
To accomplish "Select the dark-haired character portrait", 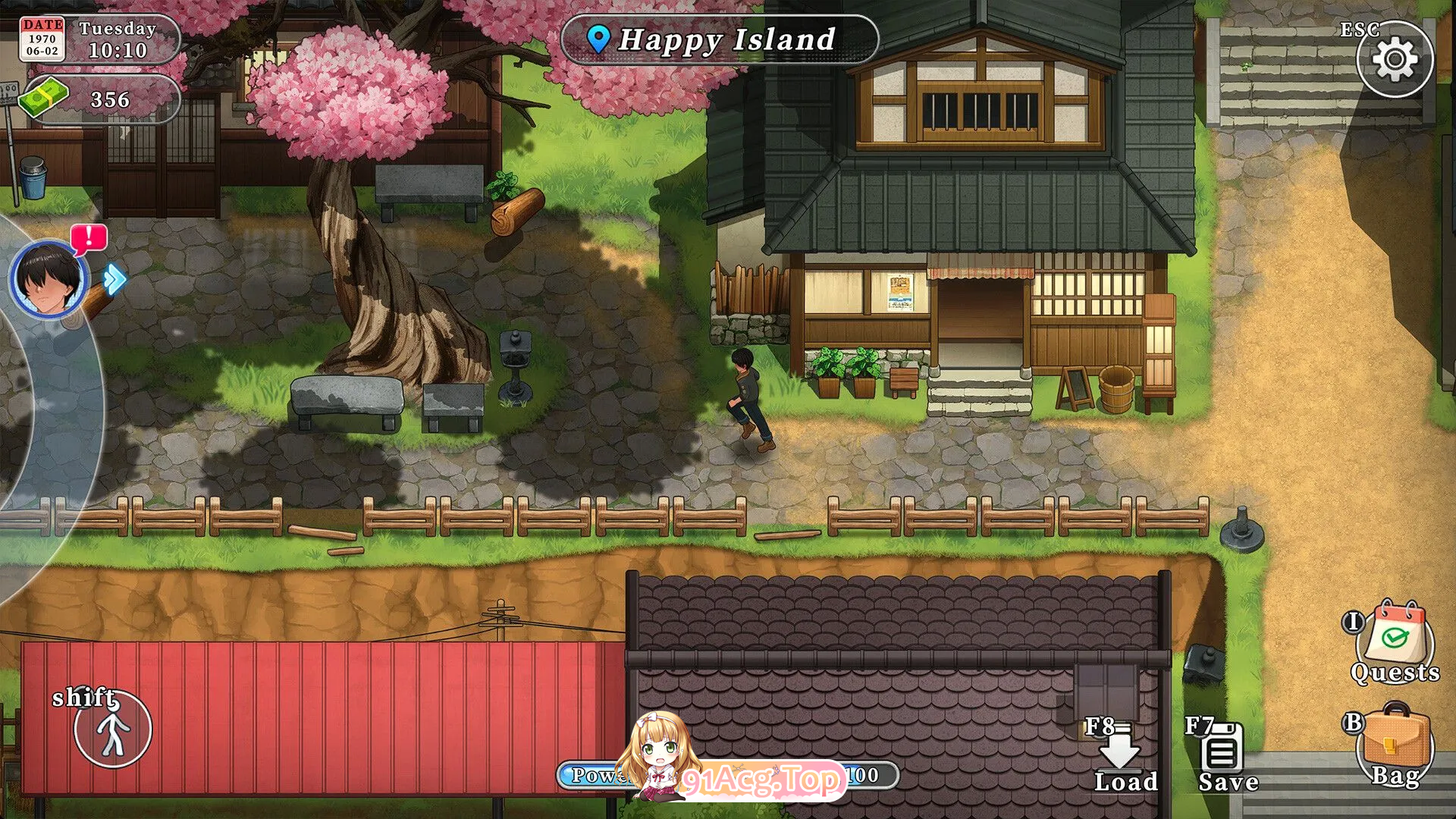I will pos(49,279).
